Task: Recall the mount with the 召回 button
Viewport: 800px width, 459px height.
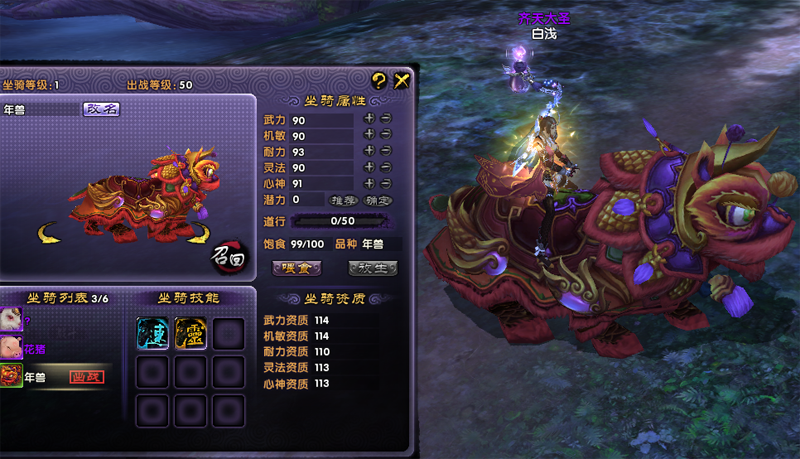Action: 228,256
